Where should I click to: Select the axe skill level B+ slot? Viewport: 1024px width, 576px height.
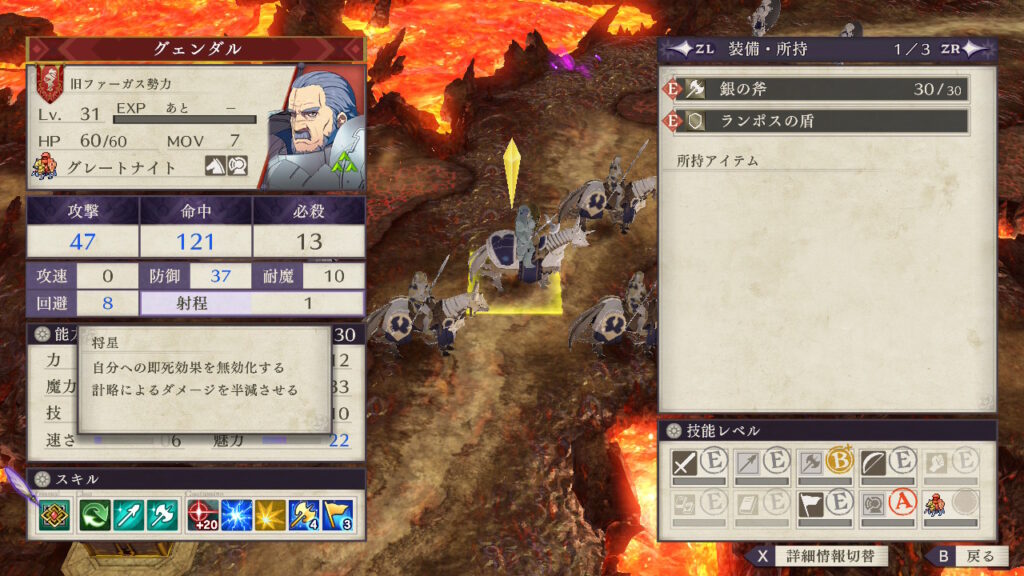825,463
